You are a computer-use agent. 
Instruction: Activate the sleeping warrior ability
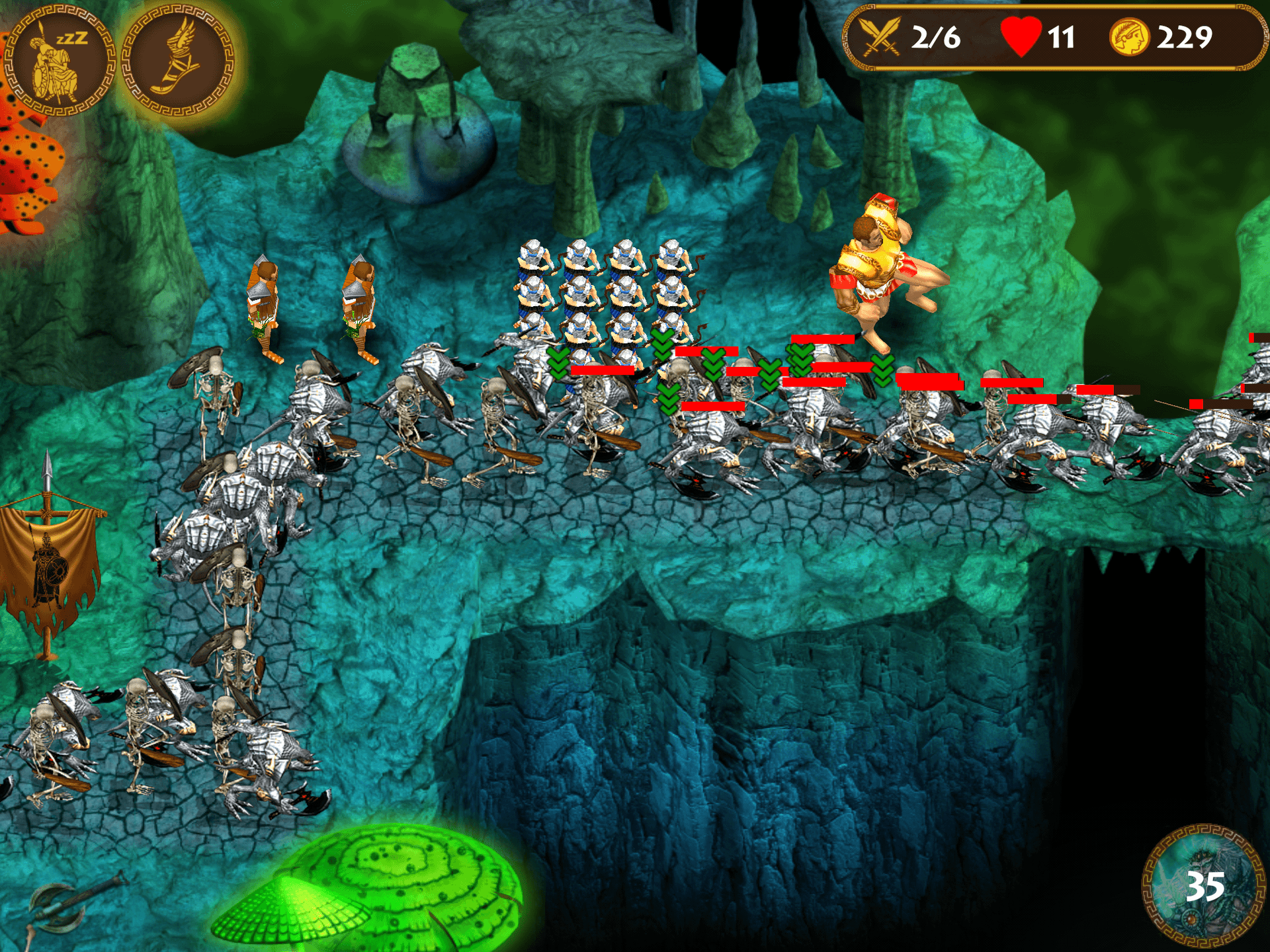(60, 61)
